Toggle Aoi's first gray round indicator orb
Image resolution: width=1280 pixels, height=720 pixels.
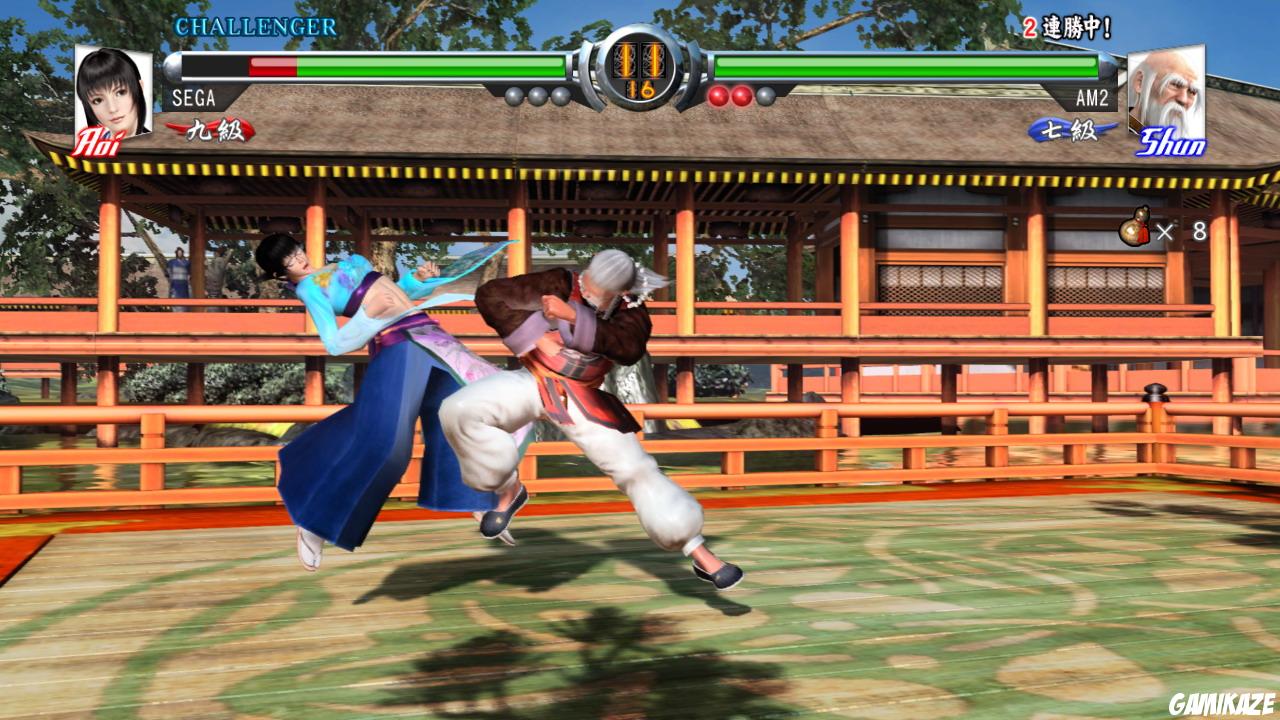(x=513, y=95)
